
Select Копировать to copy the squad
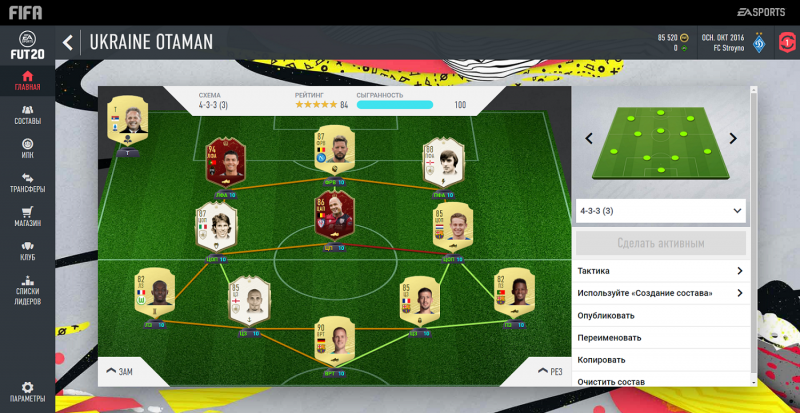click(662, 359)
